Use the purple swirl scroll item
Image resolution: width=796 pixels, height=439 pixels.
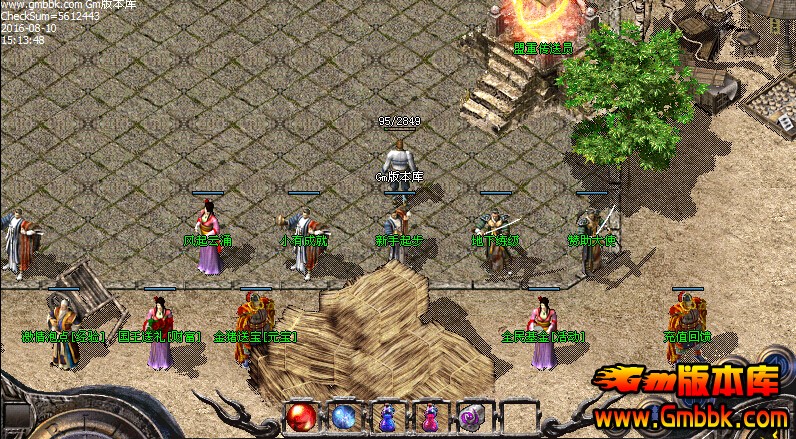(x=472, y=416)
